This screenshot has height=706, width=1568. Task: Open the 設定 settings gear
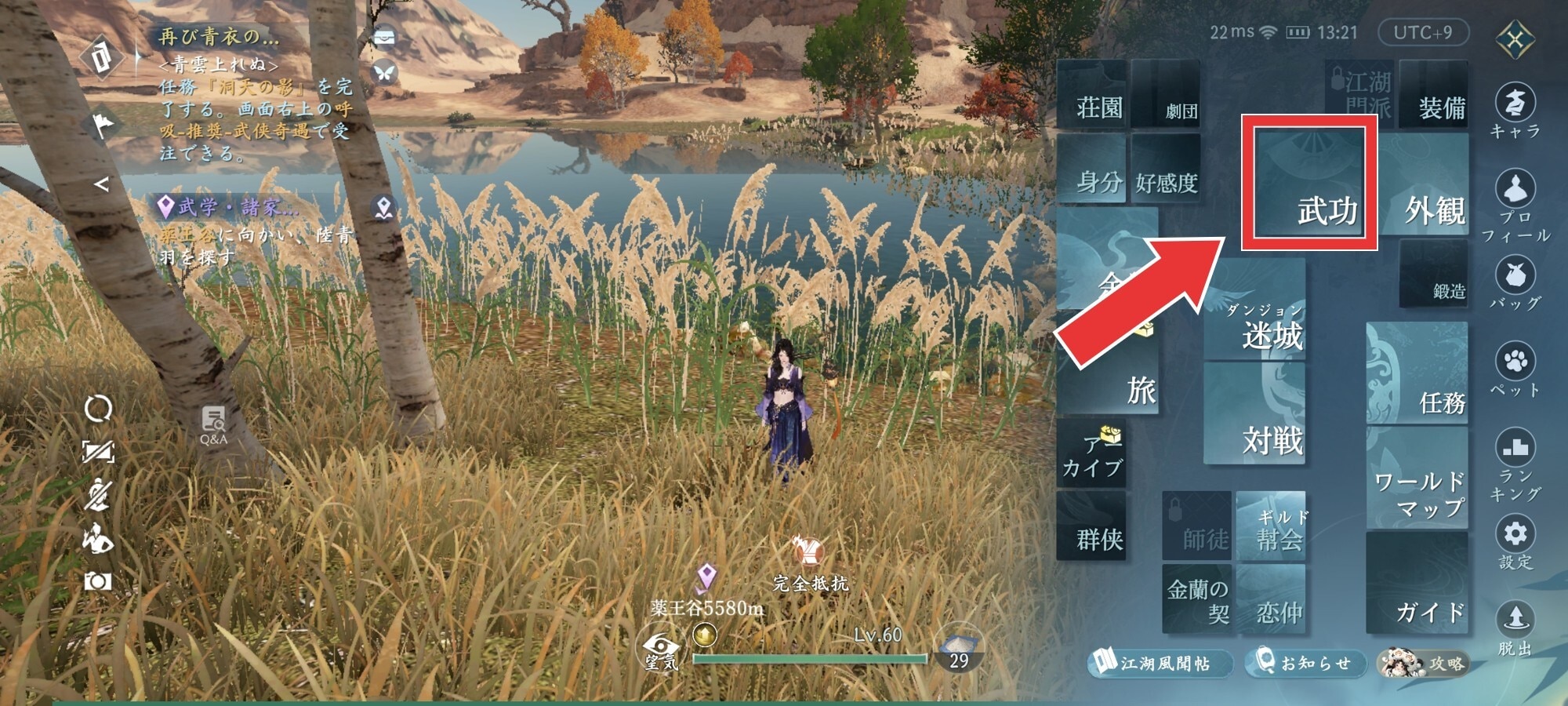pos(1515,541)
